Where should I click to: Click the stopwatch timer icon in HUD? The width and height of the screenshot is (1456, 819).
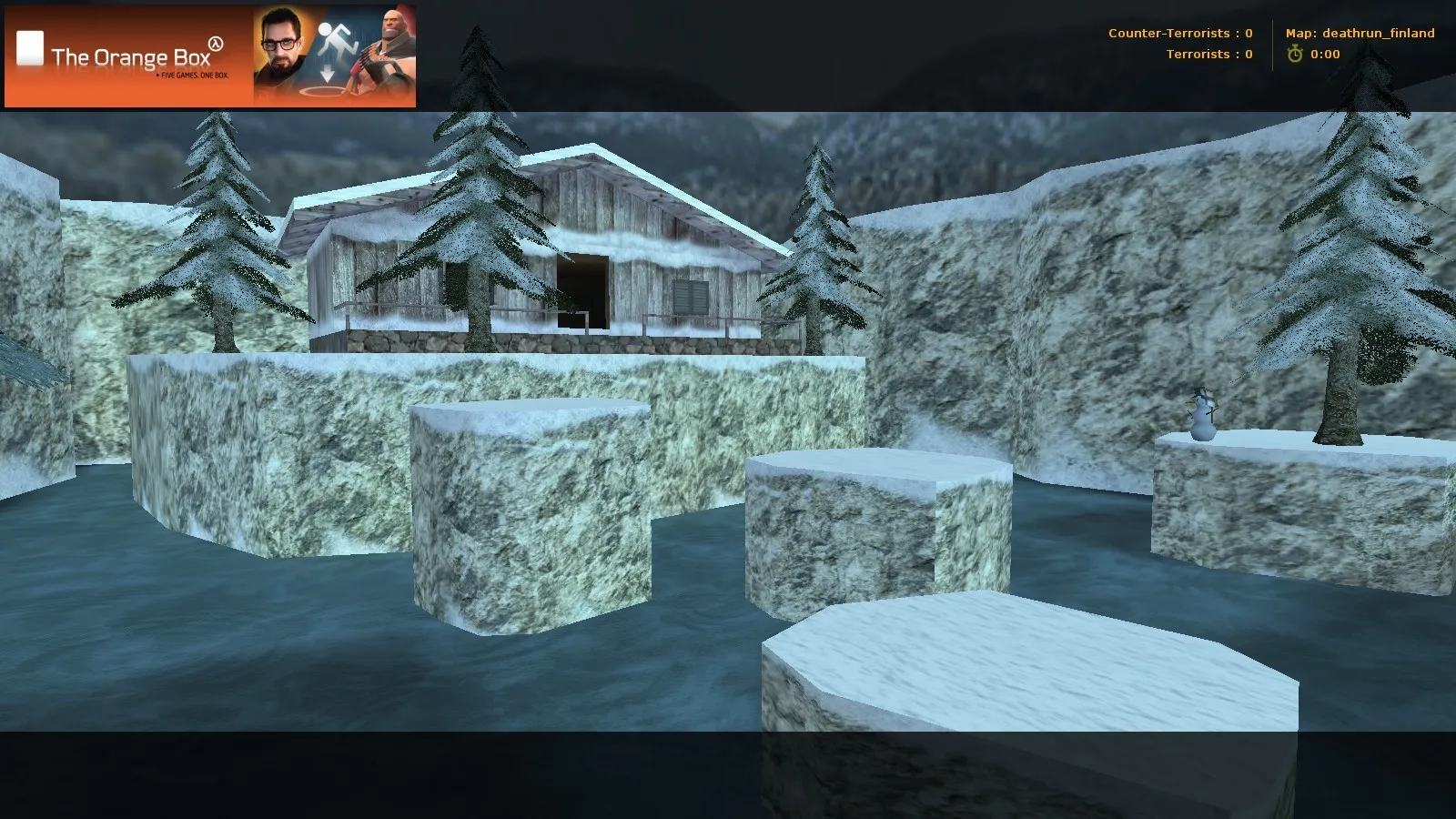(1296, 54)
